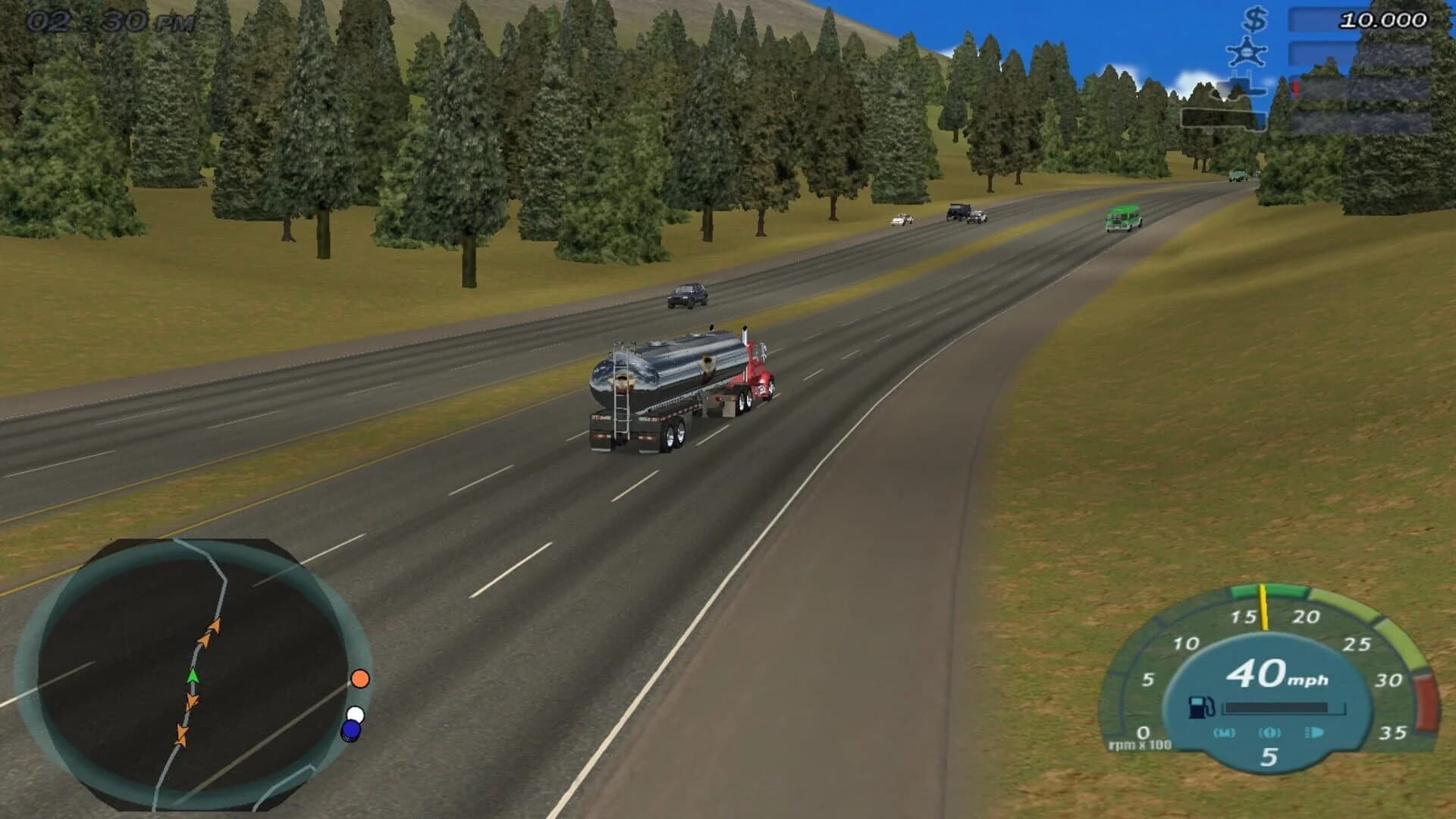
Task: Toggle the headlights via the beam indicator
Action: 1314,733
